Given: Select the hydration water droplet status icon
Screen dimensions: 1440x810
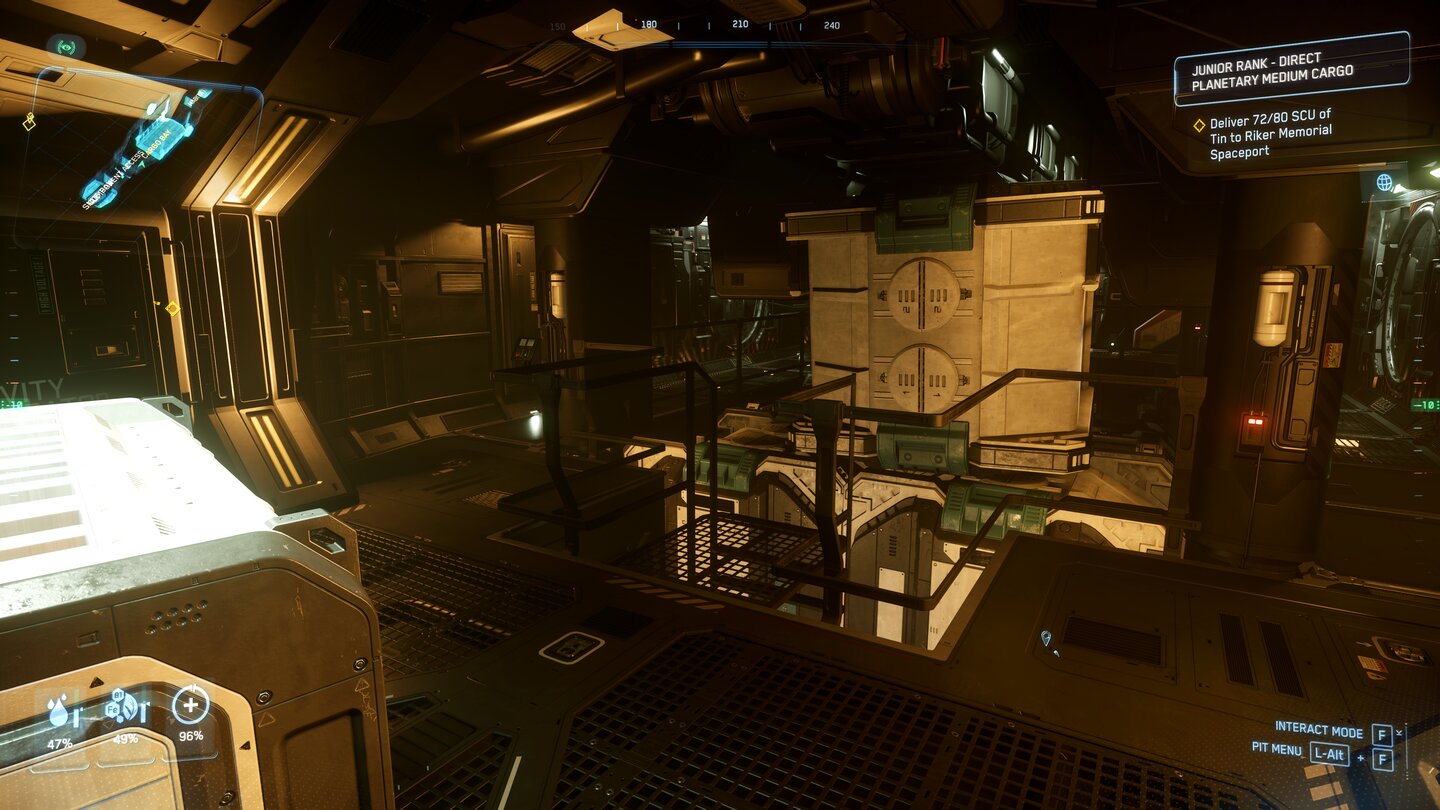Looking at the screenshot, I should click(60, 710).
